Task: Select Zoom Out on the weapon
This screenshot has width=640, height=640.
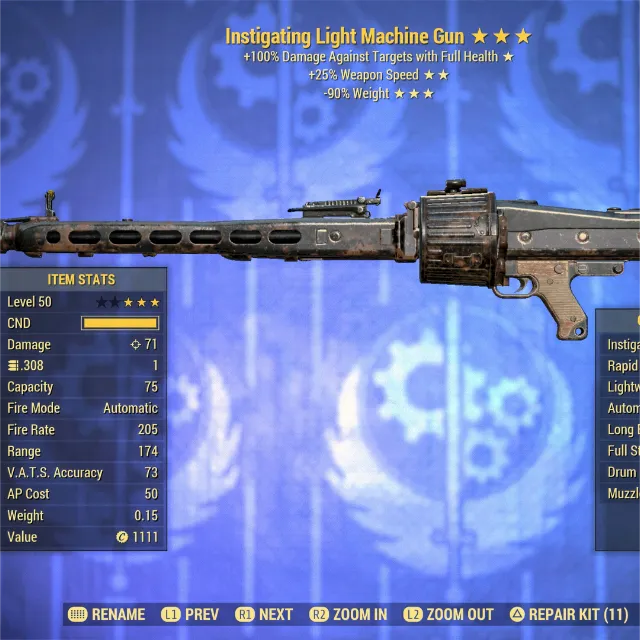Action: coord(449,614)
